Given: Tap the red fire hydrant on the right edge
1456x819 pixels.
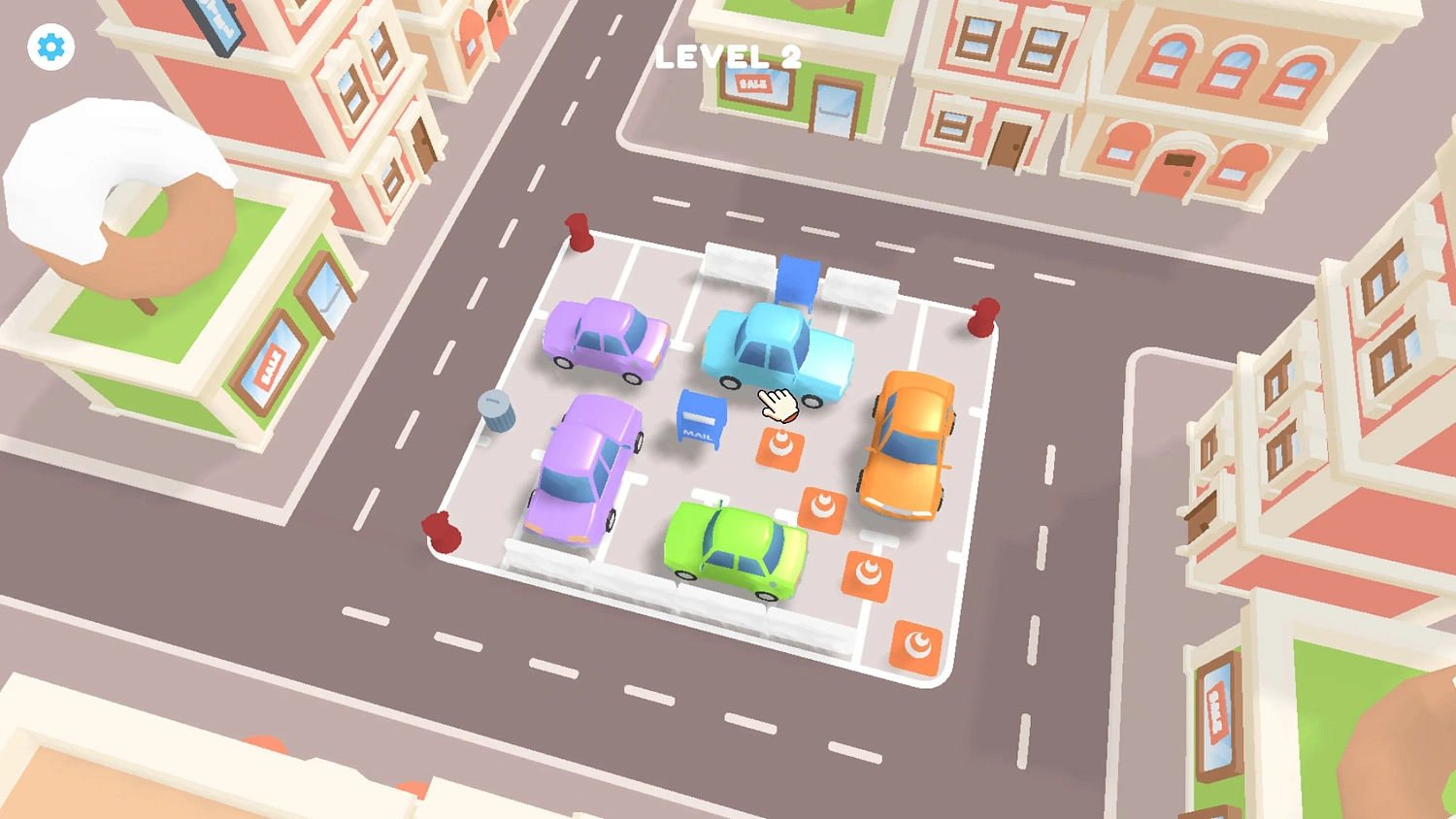Looking at the screenshot, I should pos(984,317).
